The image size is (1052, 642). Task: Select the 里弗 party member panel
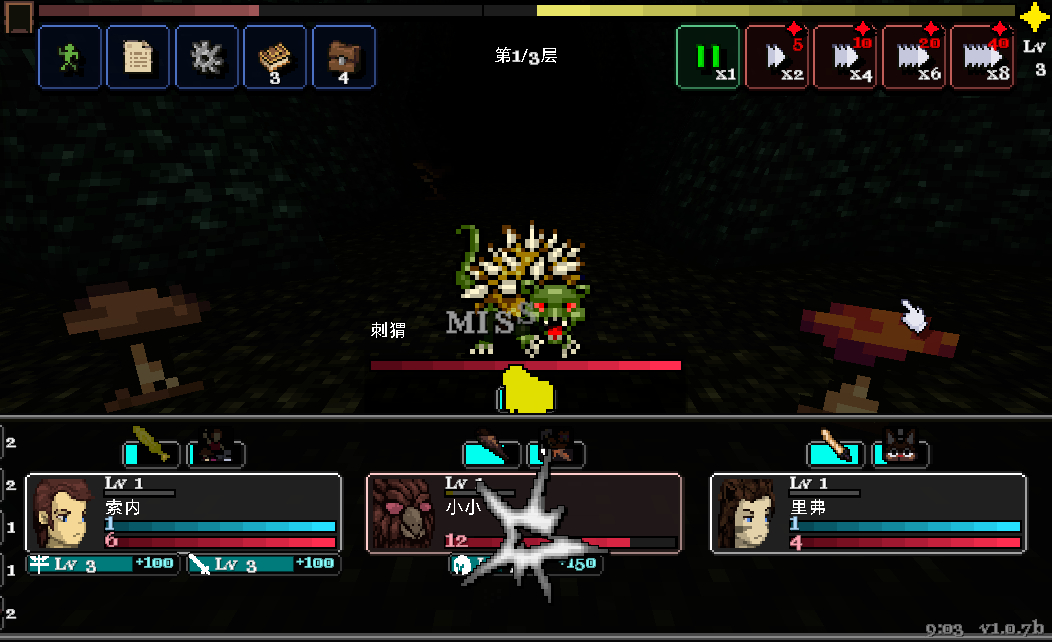pyautogui.click(x=868, y=513)
